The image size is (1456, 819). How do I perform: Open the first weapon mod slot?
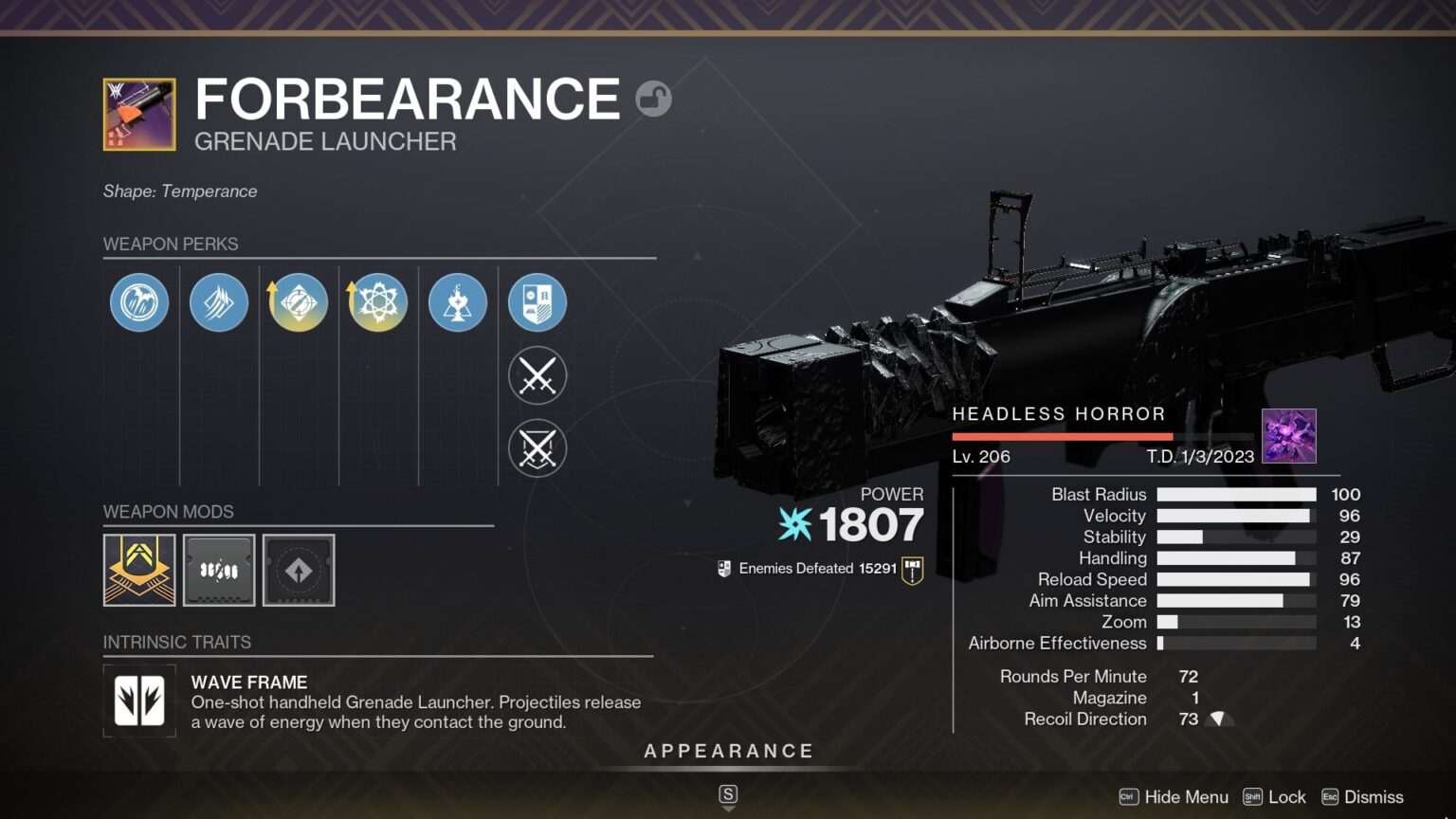(139, 570)
